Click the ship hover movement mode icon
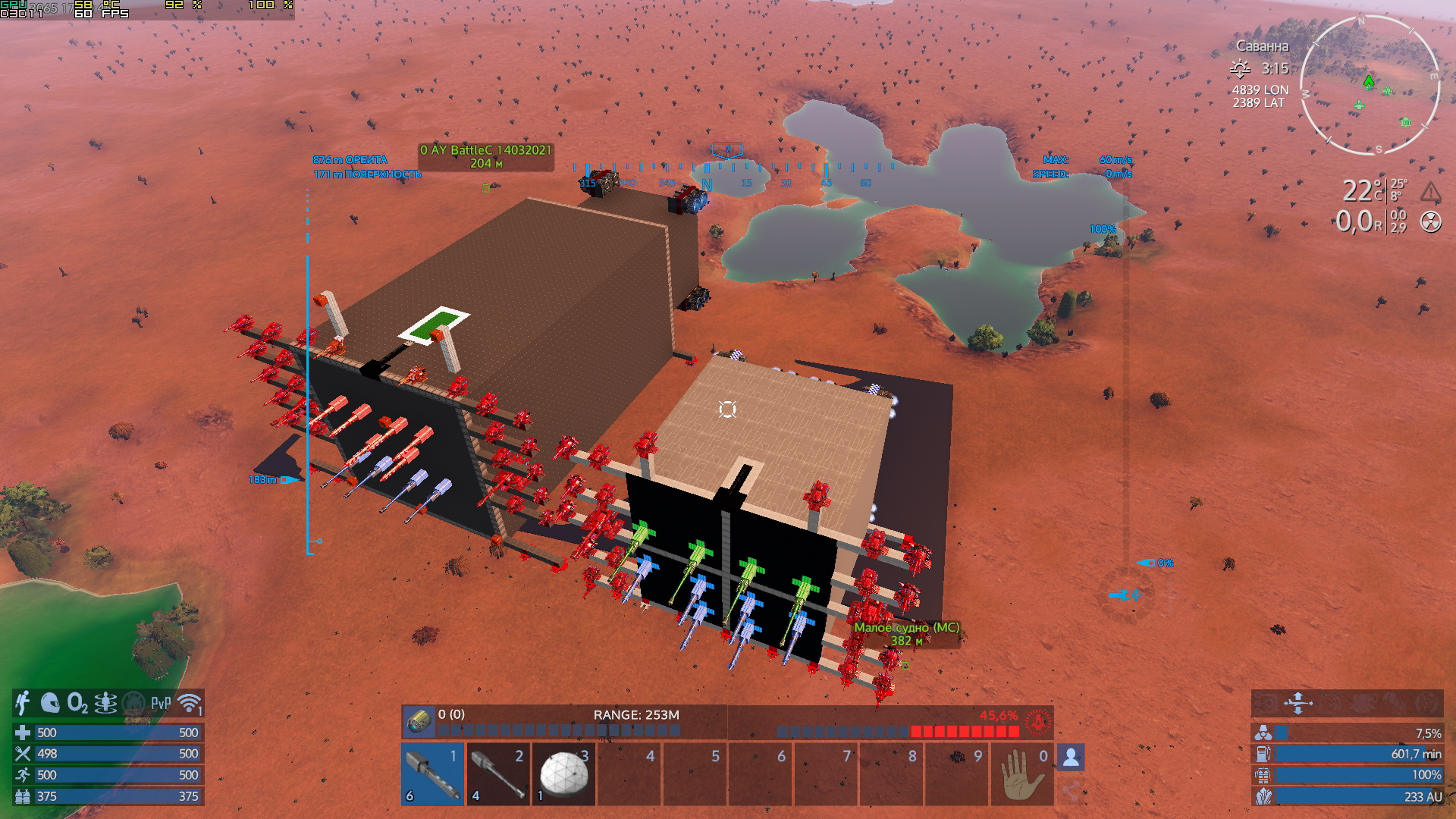 (x=1298, y=703)
